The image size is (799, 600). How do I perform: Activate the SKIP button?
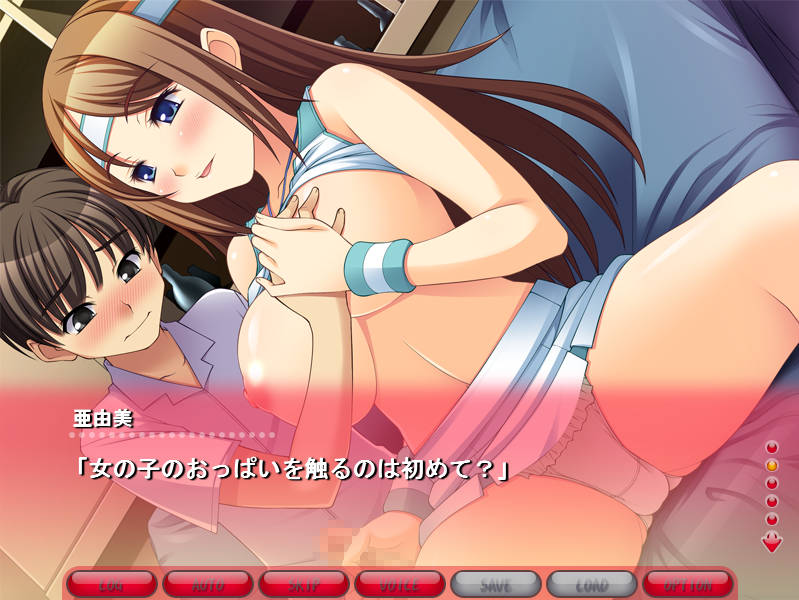coord(304,583)
